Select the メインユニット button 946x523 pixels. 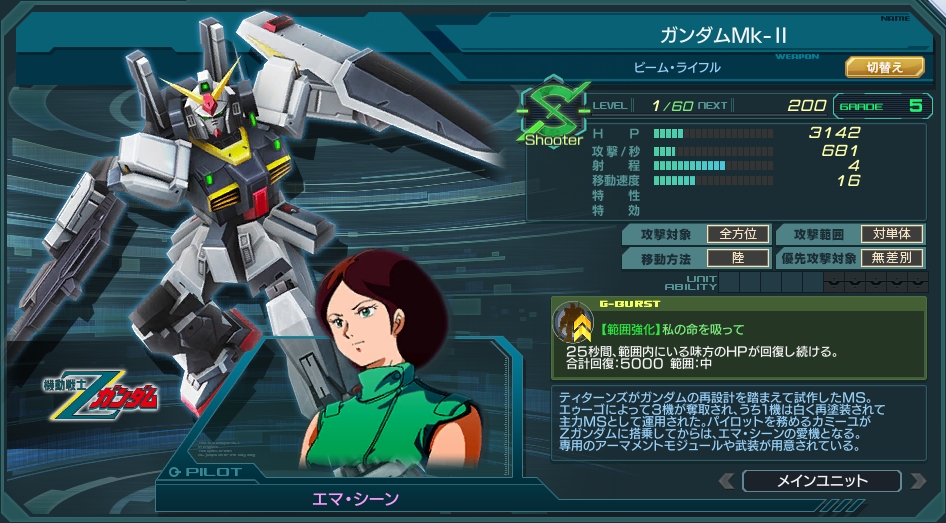(822, 481)
